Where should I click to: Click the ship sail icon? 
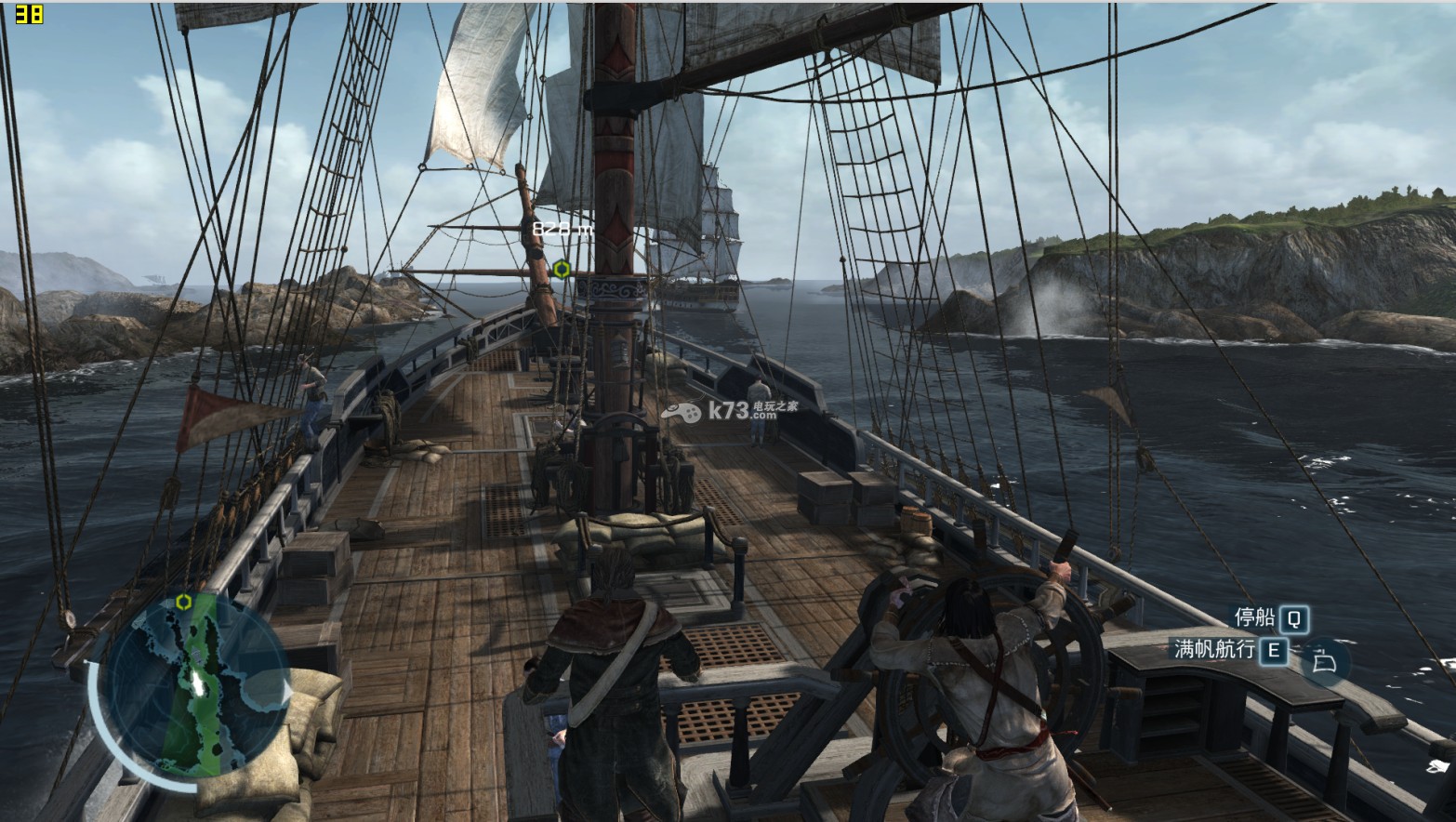1324,661
